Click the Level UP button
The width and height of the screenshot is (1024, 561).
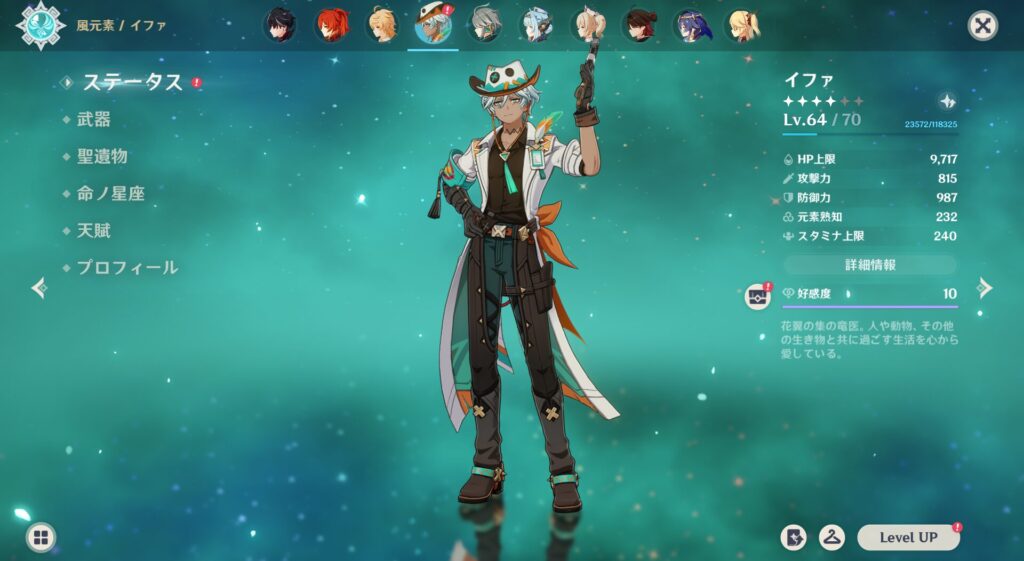(908, 537)
